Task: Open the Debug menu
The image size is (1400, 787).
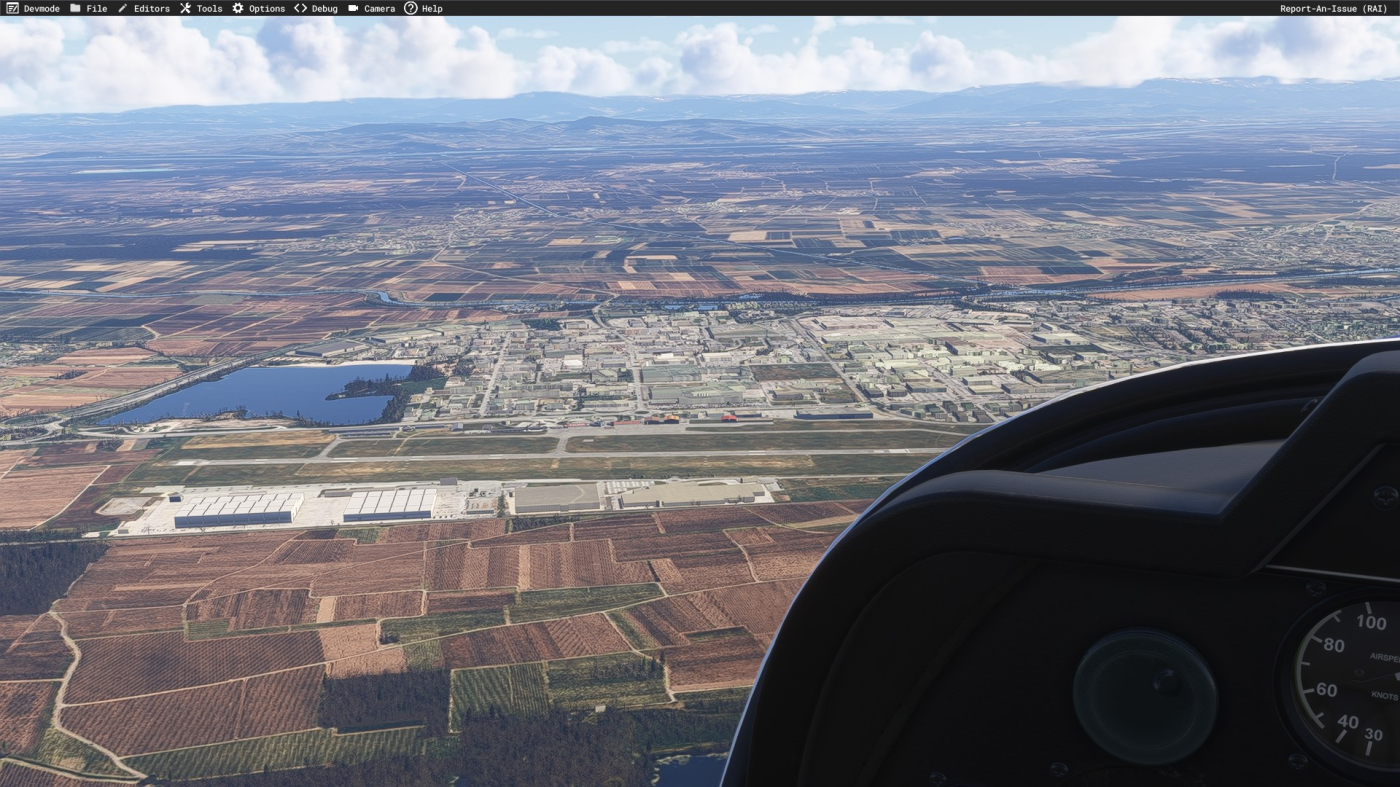Action: 316,8
